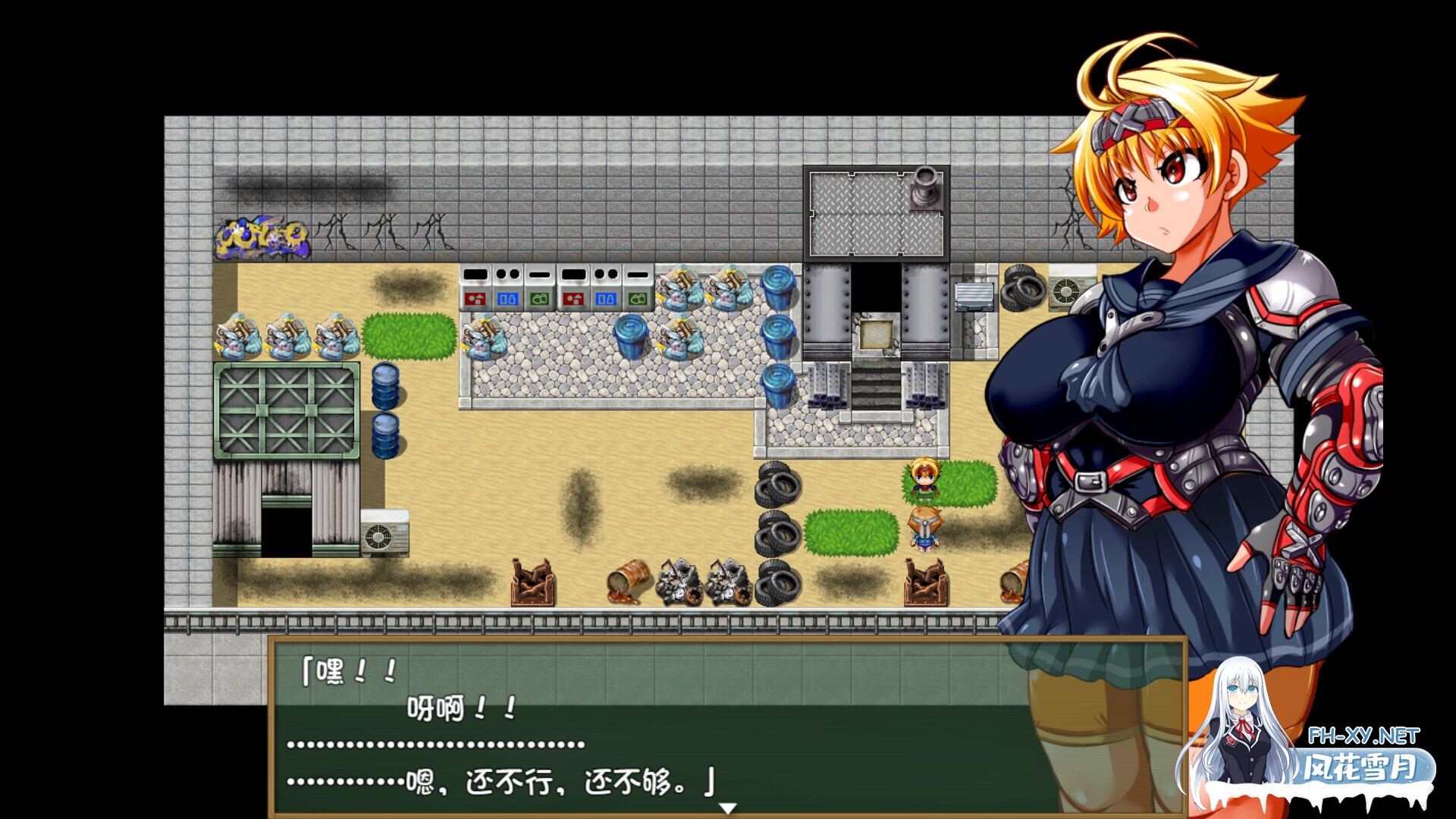Click the blue bottle recycling icon

pyautogui.click(x=508, y=299)
